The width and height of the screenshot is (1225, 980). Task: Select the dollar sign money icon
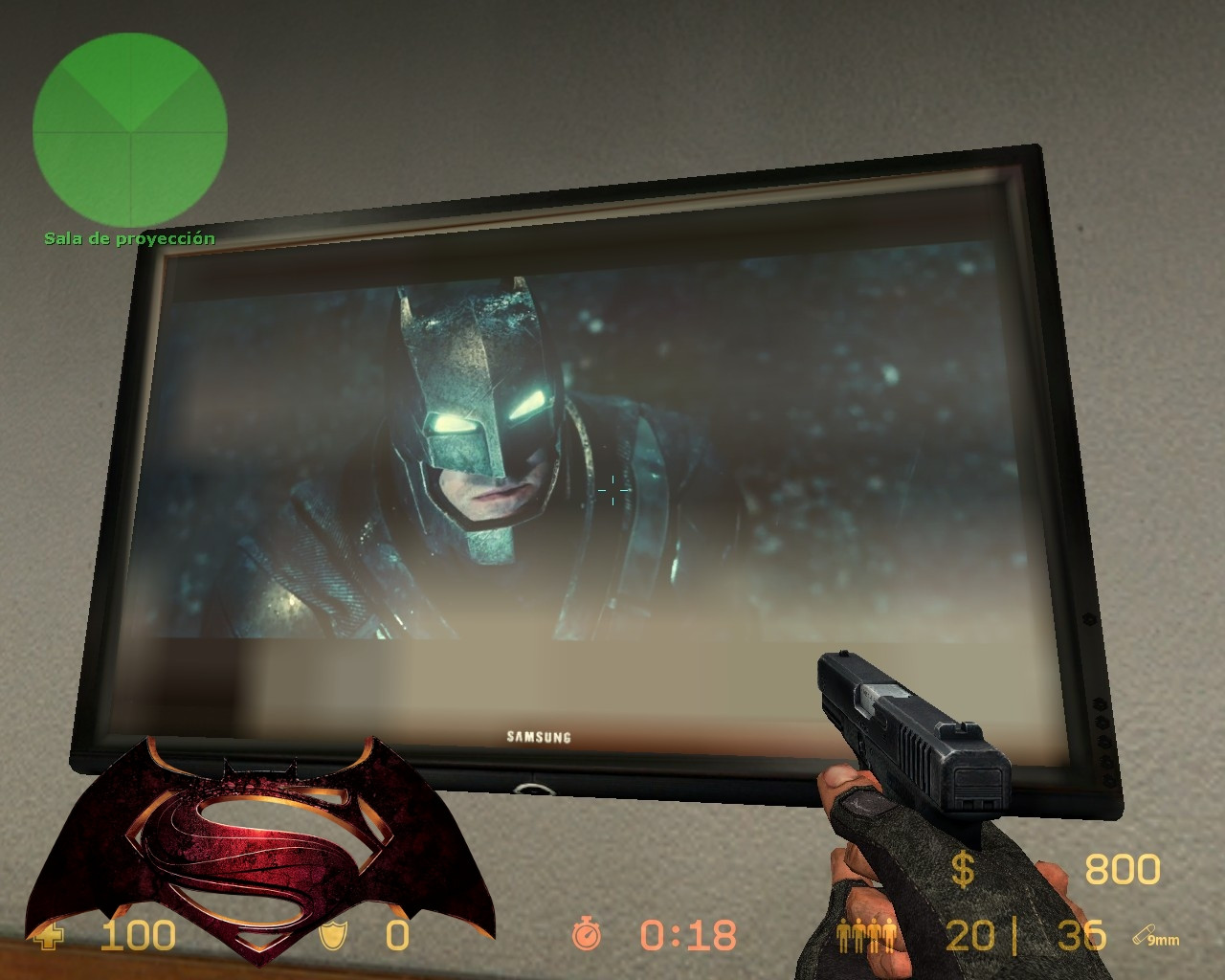point(962,870)
